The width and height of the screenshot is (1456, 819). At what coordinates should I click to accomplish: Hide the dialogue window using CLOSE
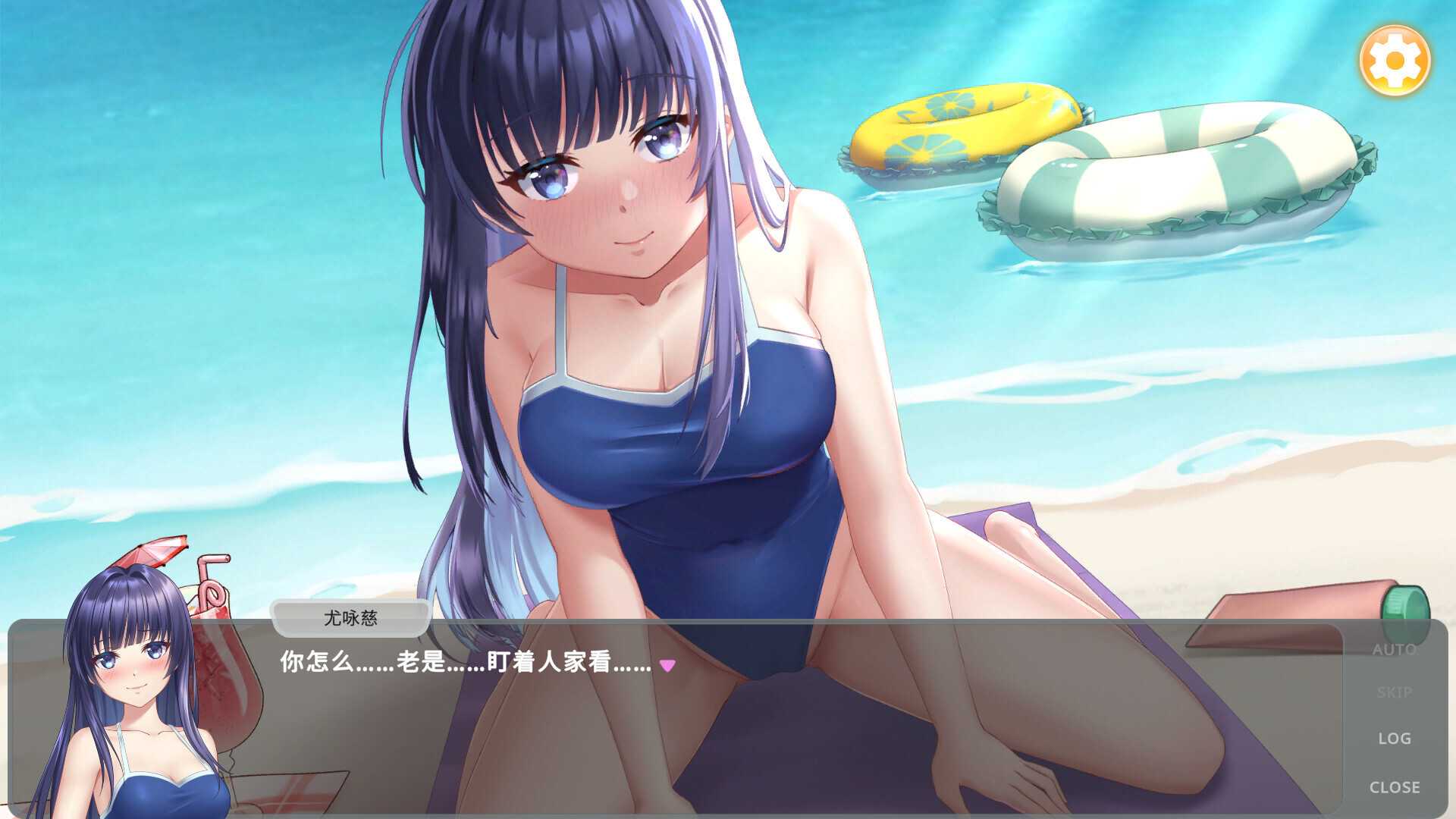pos(1394,787)
